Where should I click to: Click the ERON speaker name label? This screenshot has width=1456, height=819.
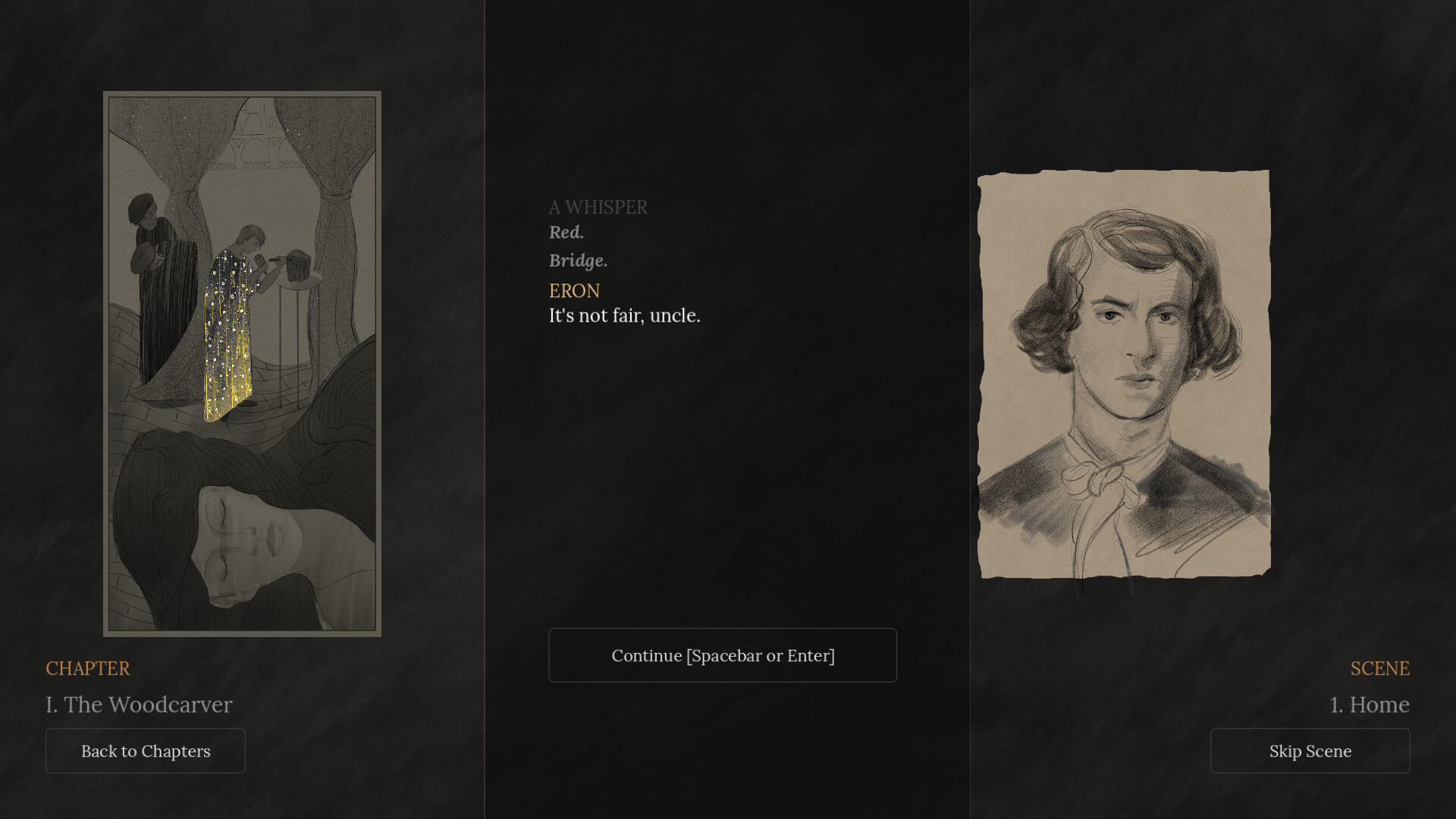tap(573, 290)
